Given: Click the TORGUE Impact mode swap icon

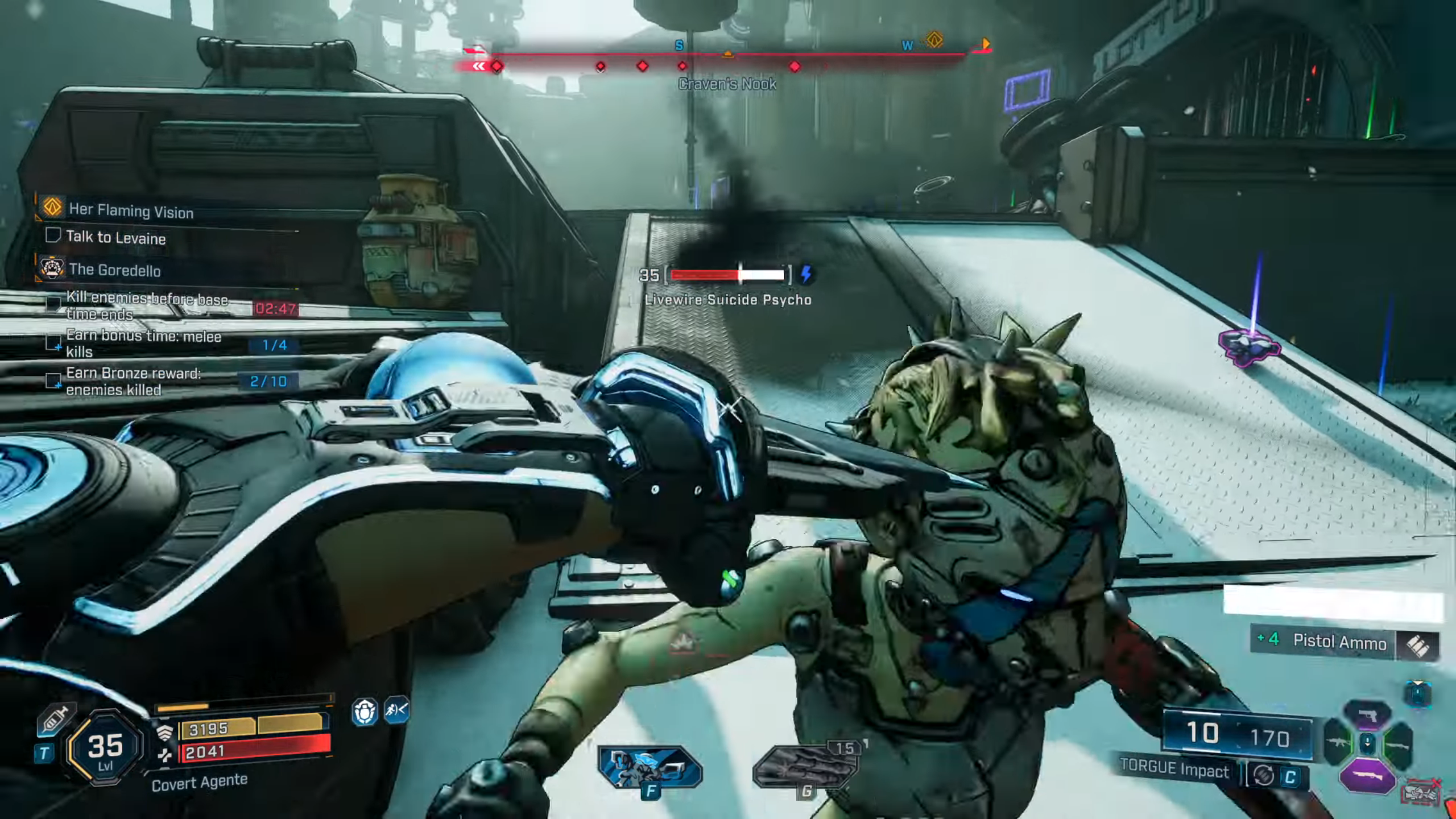Looking at the screenshot, I should (1263, 776).
